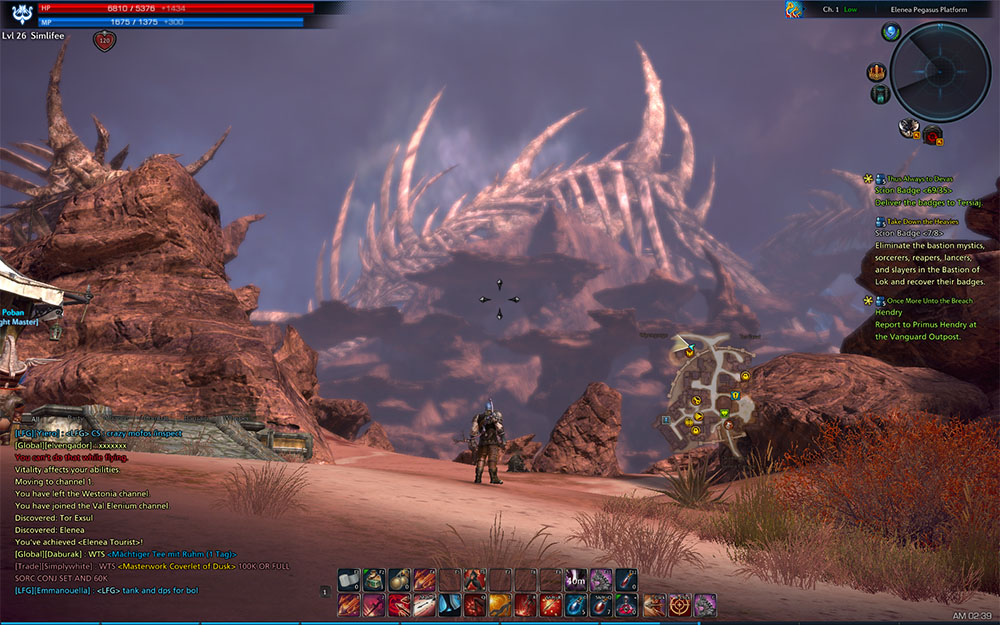The width and height of the screenshot is (1000, 625).
Task: Click the hotbar slot showing 40m cooldown
Action: 575,579
